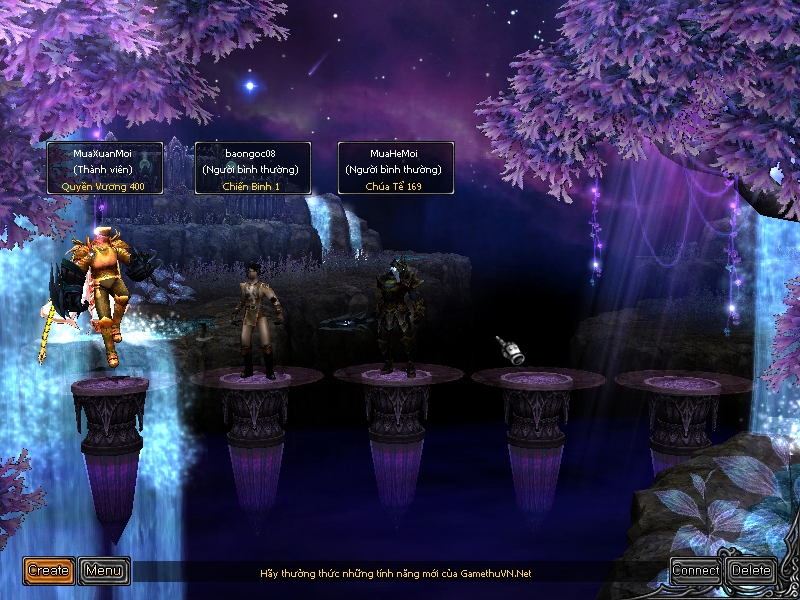Click the Create character button
Screen dimensions: 800x600
[49, 571]
